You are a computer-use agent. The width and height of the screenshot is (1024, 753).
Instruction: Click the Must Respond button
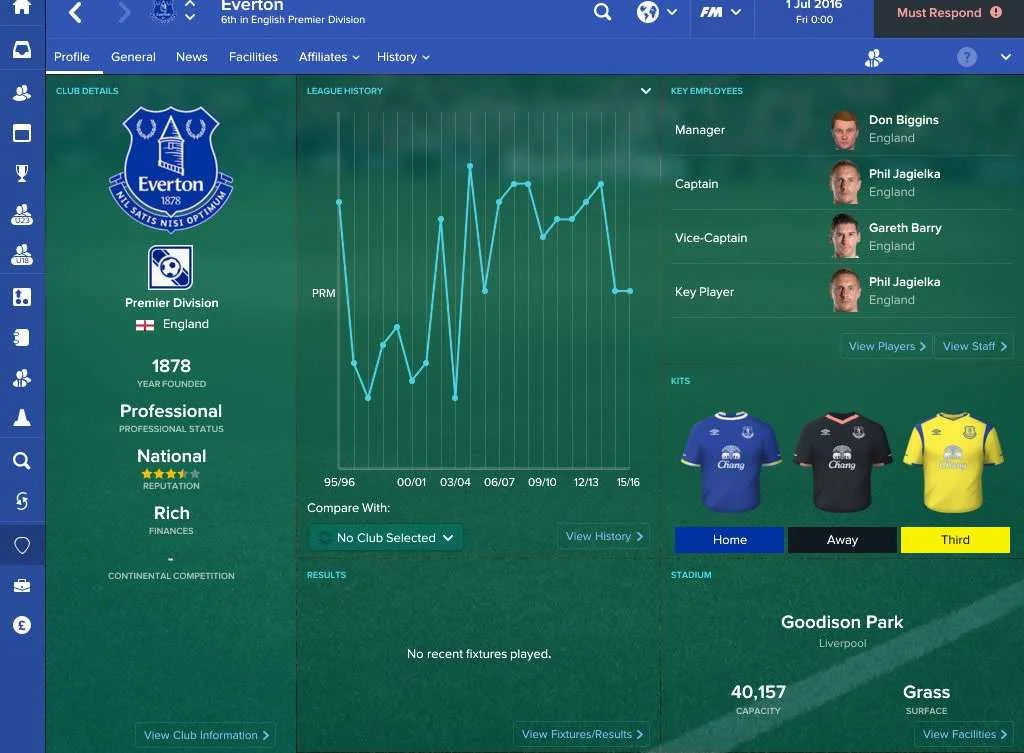[x=948, y=13]
